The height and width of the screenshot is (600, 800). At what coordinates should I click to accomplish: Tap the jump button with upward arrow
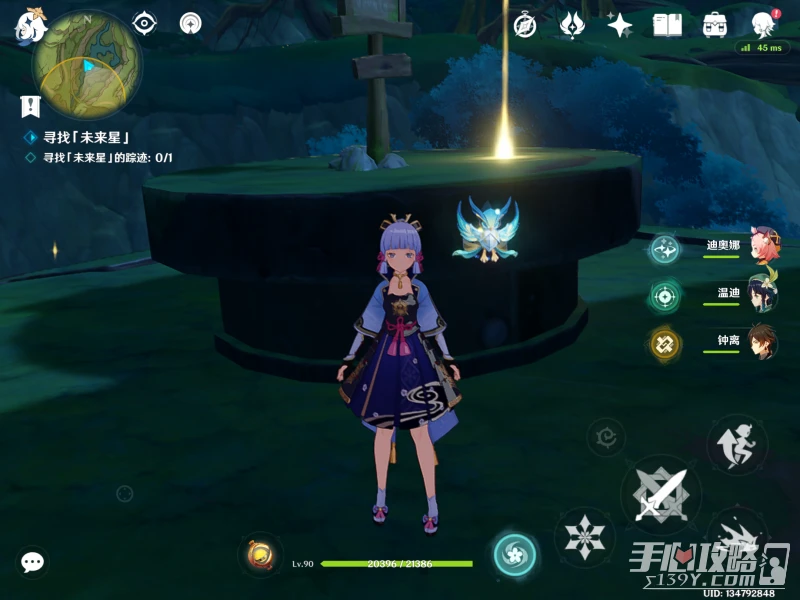(x=737, y=444)
